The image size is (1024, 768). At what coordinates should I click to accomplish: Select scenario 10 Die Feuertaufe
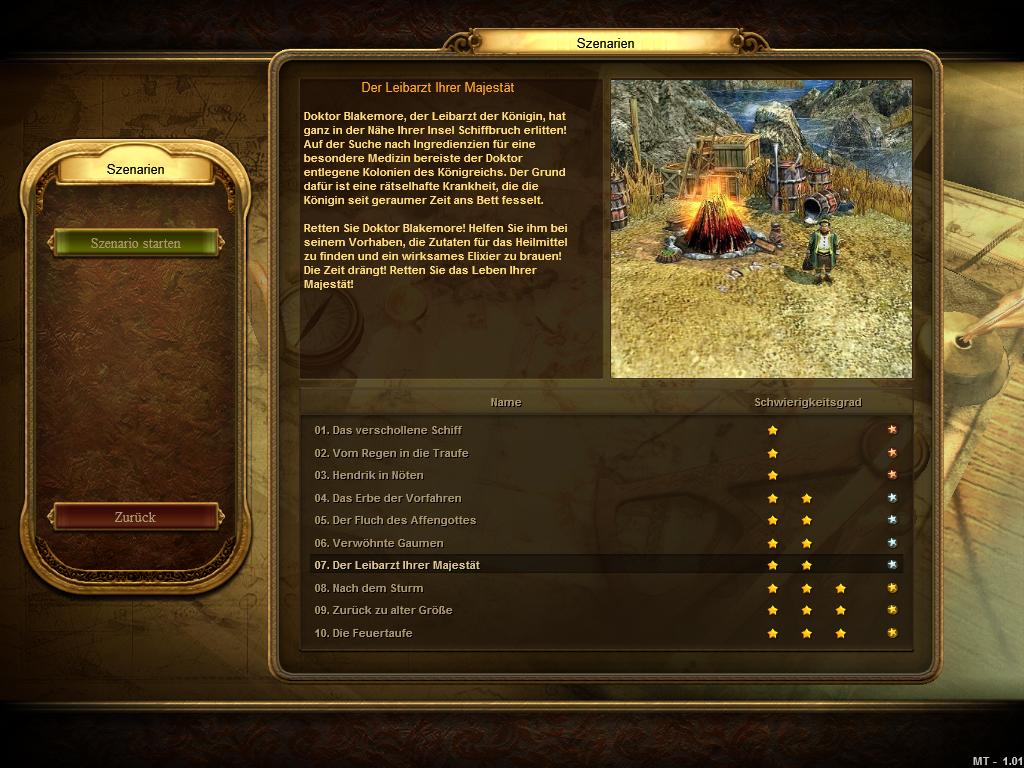(363, 633)
